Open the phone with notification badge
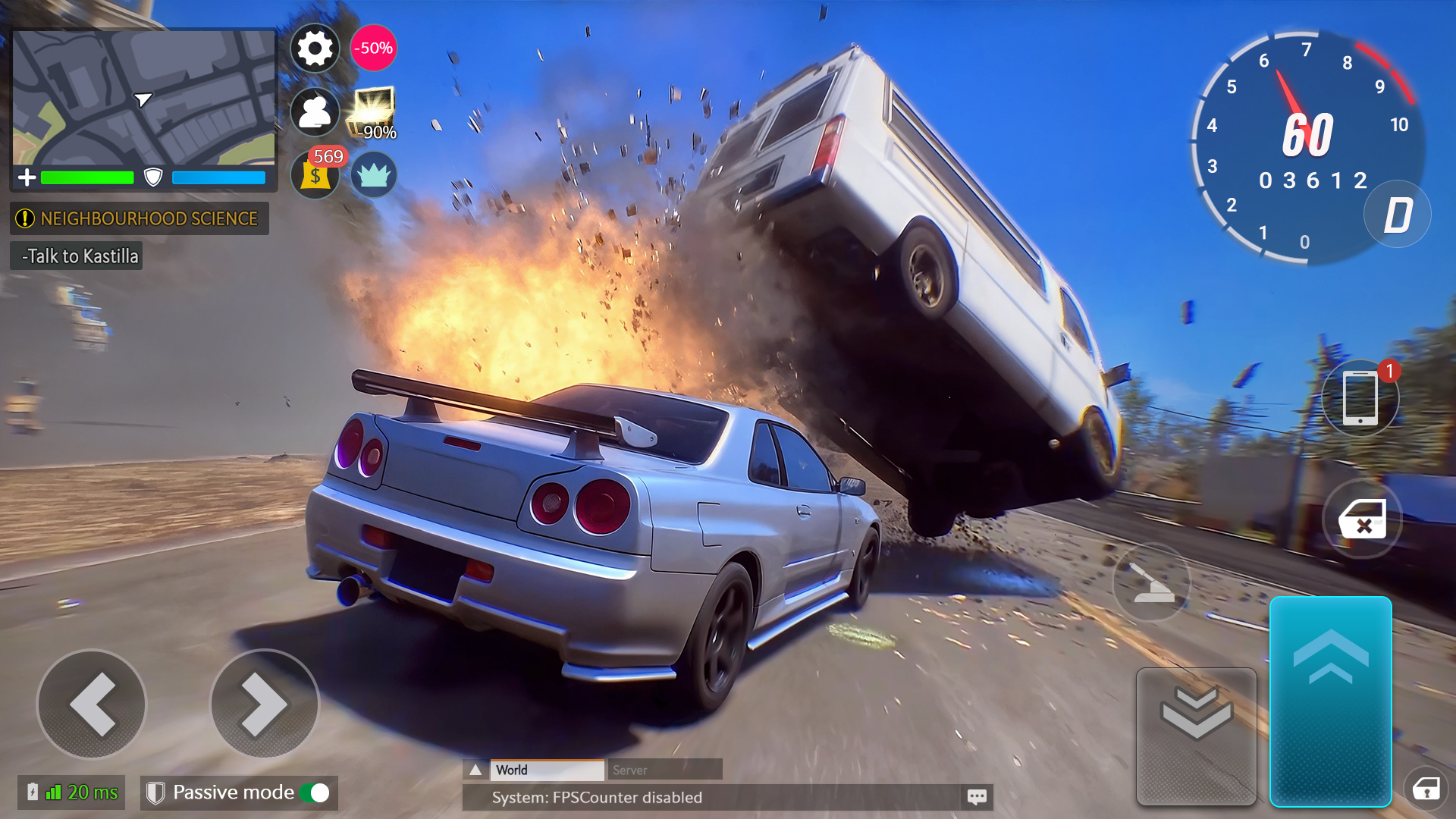The width and height of the screenshot is (1456, 819). click(x=1360, y=398)
